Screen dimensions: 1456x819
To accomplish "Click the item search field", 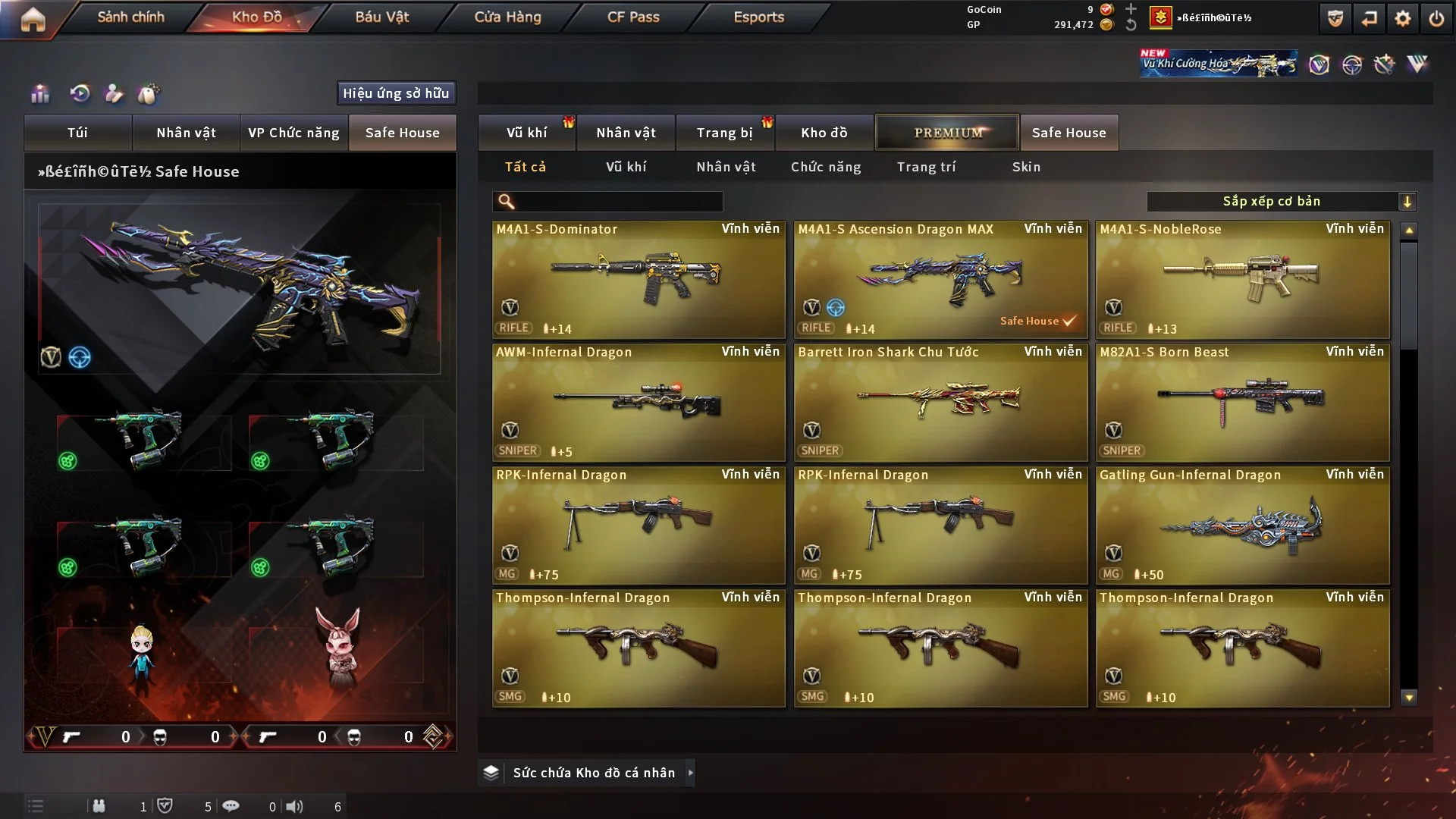I will point(618,202).
